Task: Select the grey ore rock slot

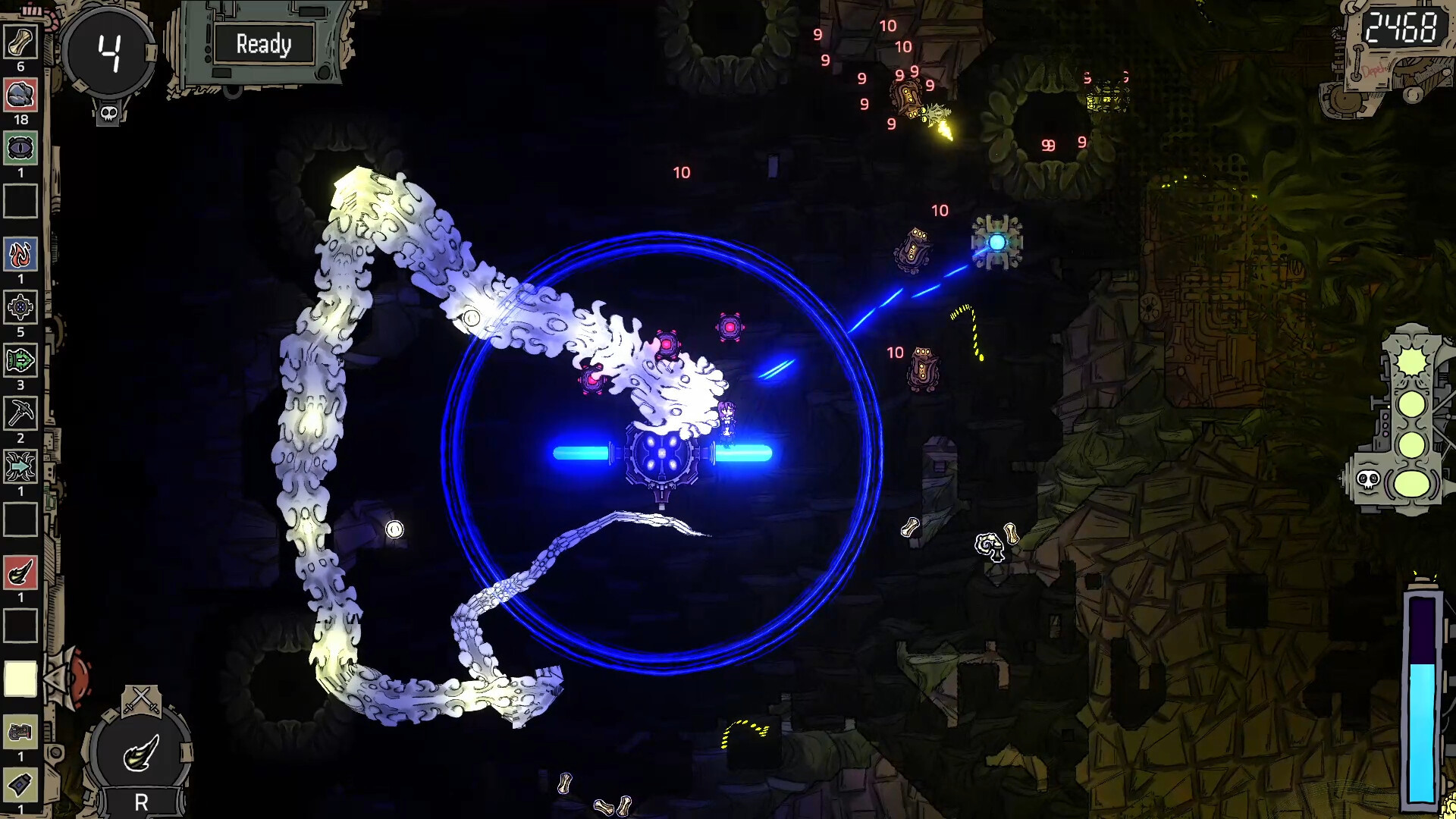Action: 20,96
